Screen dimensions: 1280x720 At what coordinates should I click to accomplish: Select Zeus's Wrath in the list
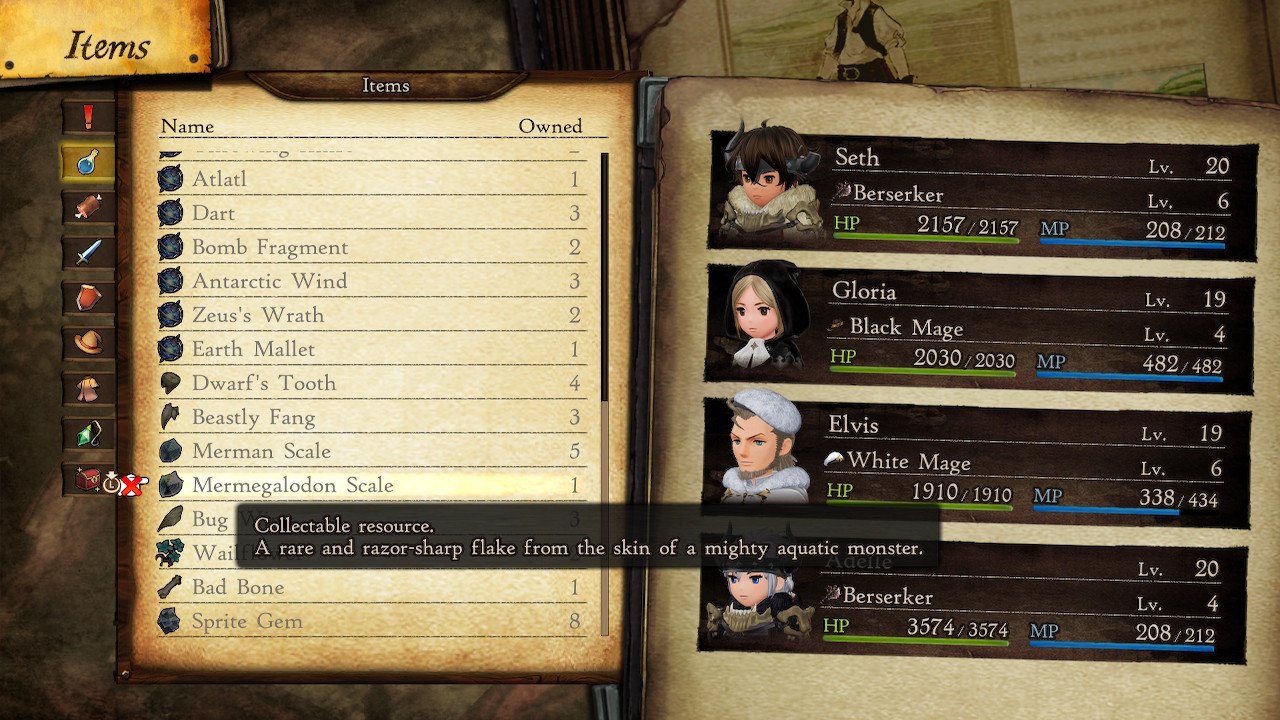pos(370,316)
